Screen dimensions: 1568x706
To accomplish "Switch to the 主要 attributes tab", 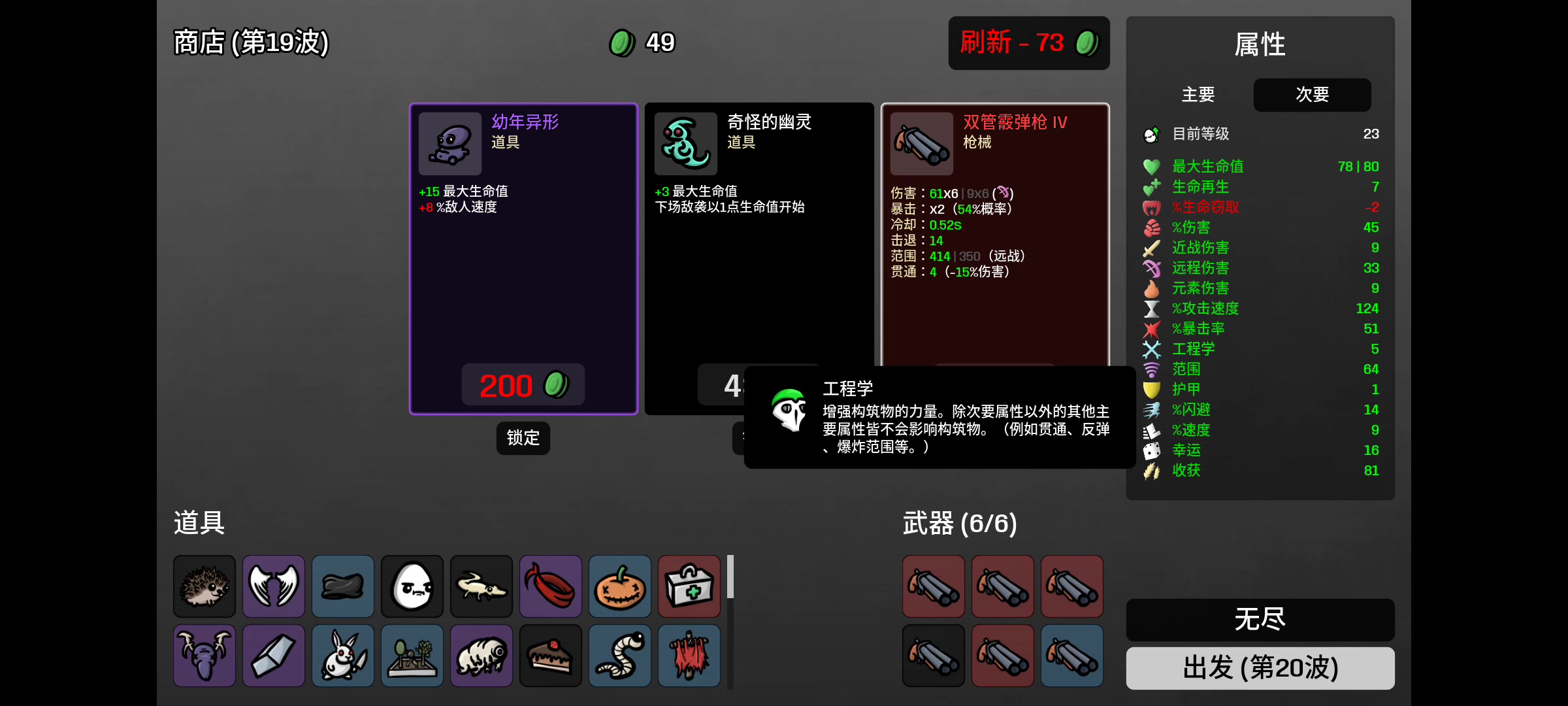I will pyautogui.click(x=1198, y=95).
